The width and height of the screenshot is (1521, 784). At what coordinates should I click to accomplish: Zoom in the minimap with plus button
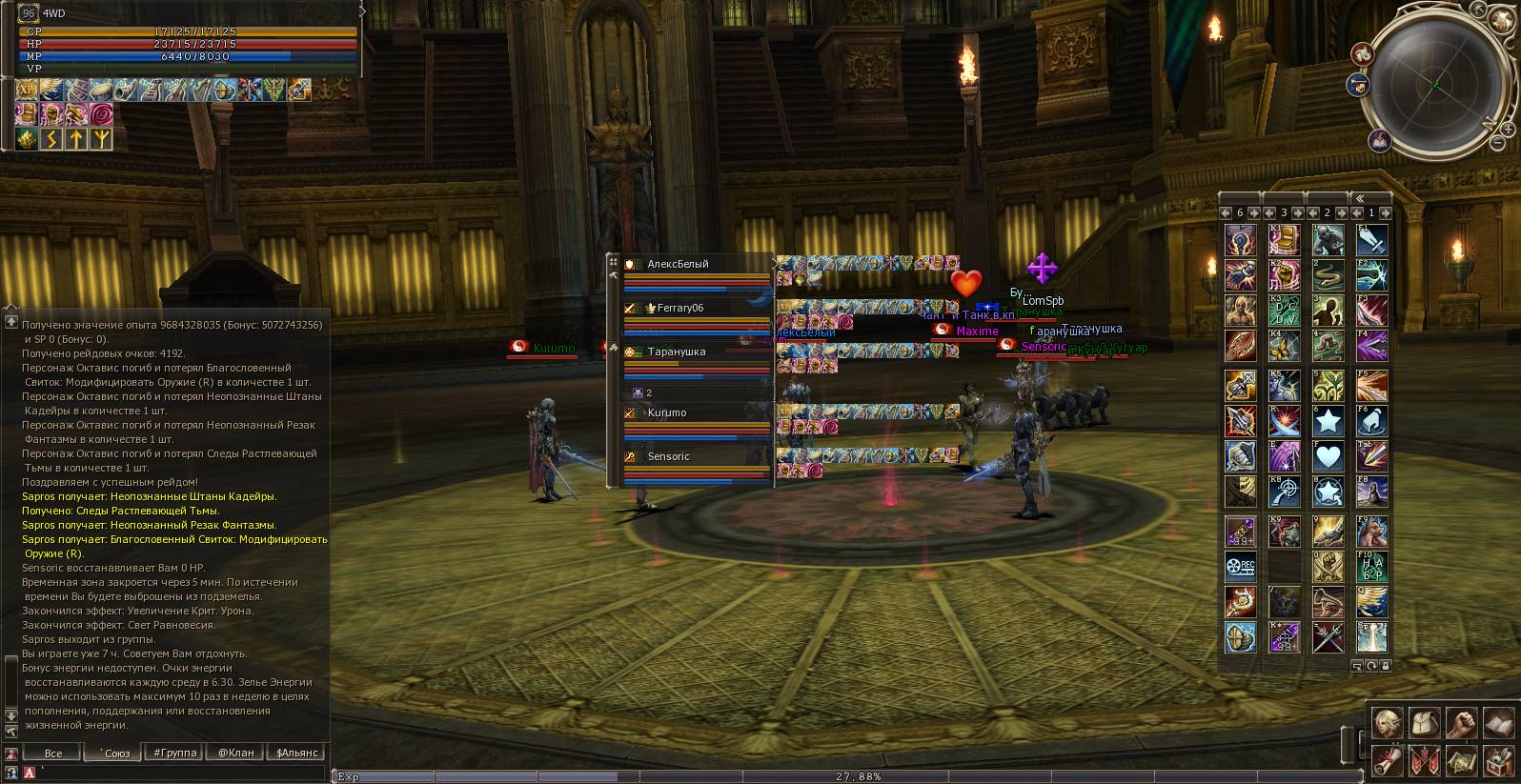(1509, 128)
